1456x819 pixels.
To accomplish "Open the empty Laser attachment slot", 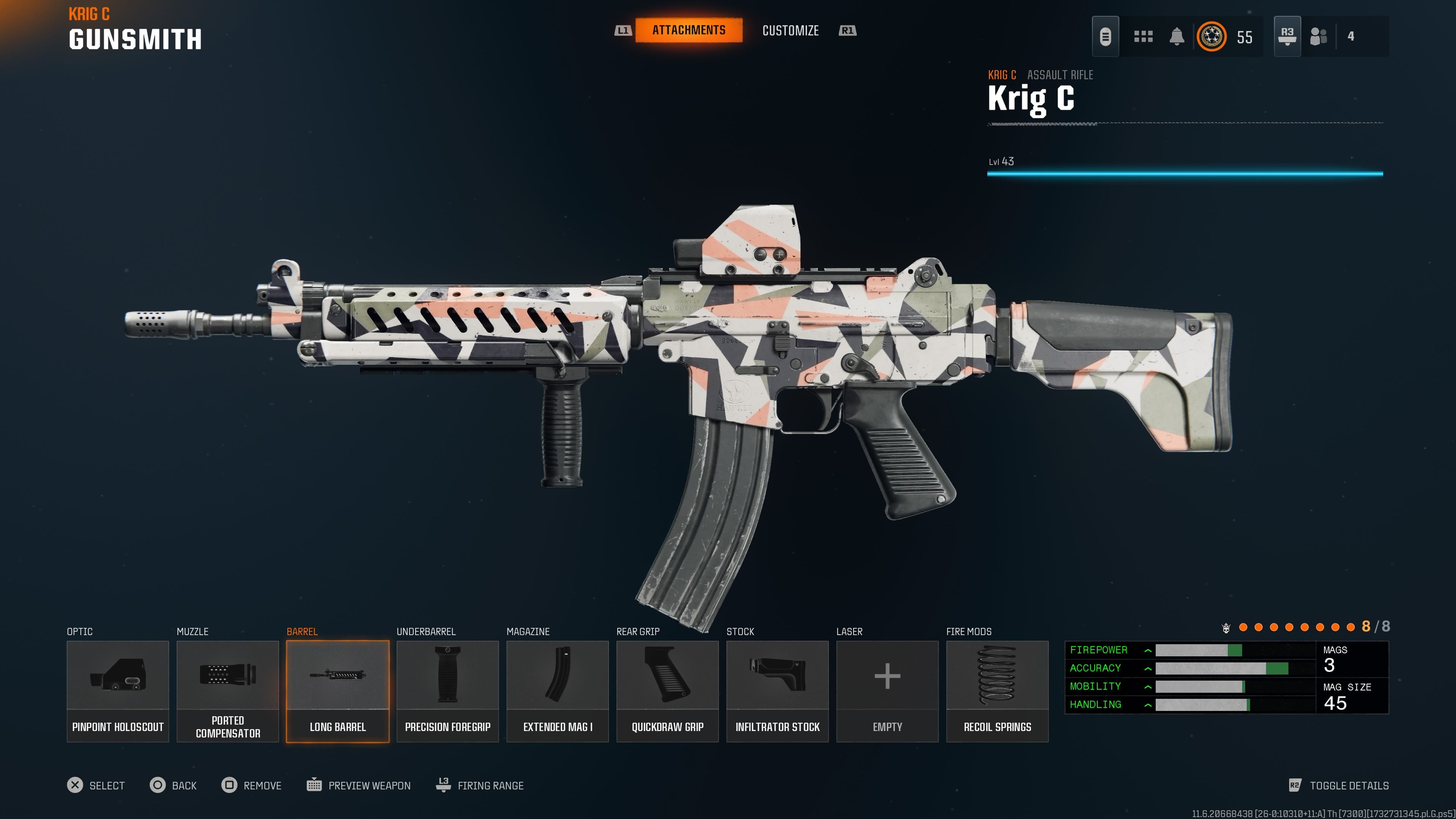I will pyautogui.click(x=886, y=691).
